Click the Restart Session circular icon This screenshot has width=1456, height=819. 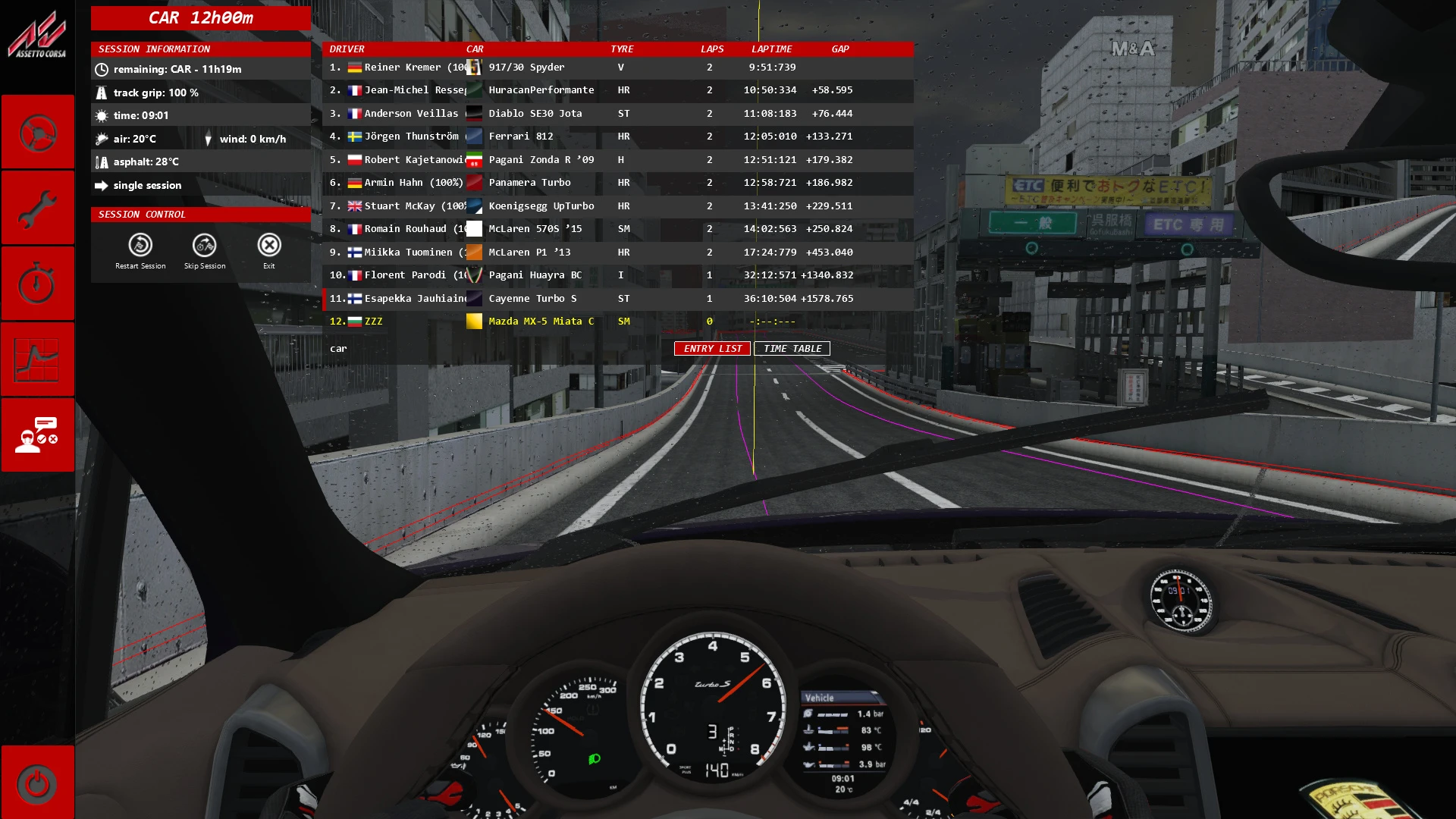point(140,245)
